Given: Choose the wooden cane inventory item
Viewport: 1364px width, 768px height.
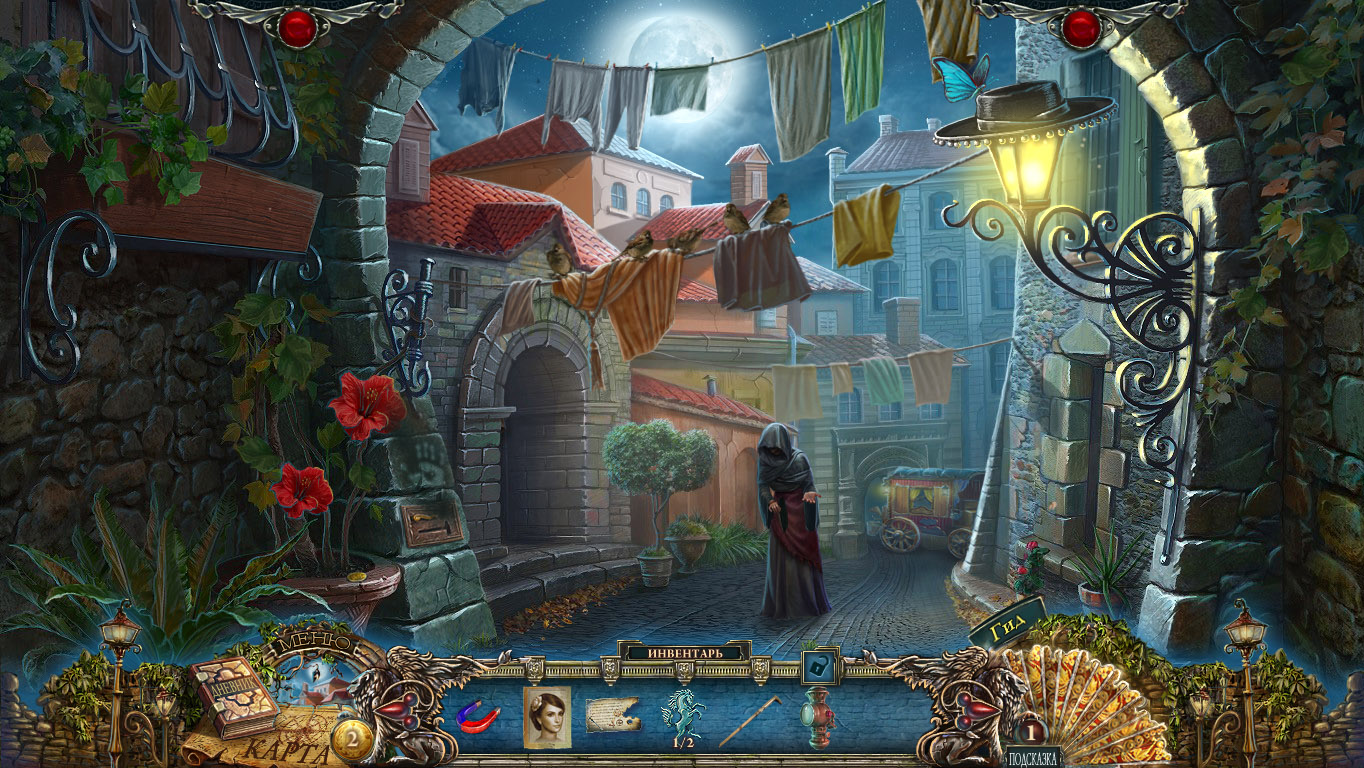Looking at the screenshot, I should 750,719.
